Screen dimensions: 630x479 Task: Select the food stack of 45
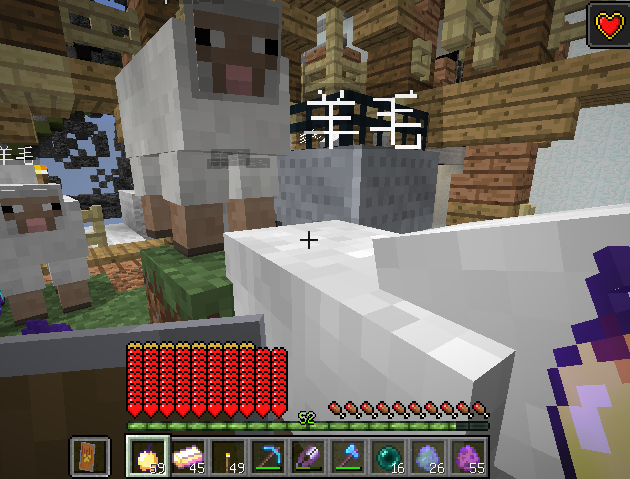coord(187,456)
